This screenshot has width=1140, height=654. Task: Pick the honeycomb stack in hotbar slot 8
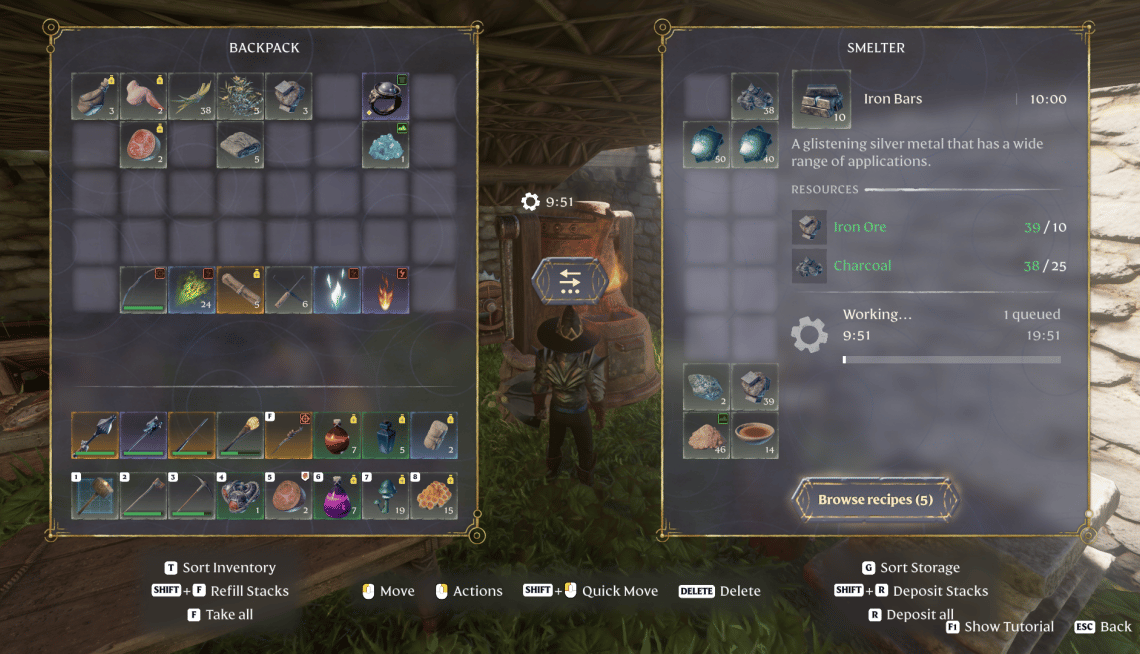(433, 495)
